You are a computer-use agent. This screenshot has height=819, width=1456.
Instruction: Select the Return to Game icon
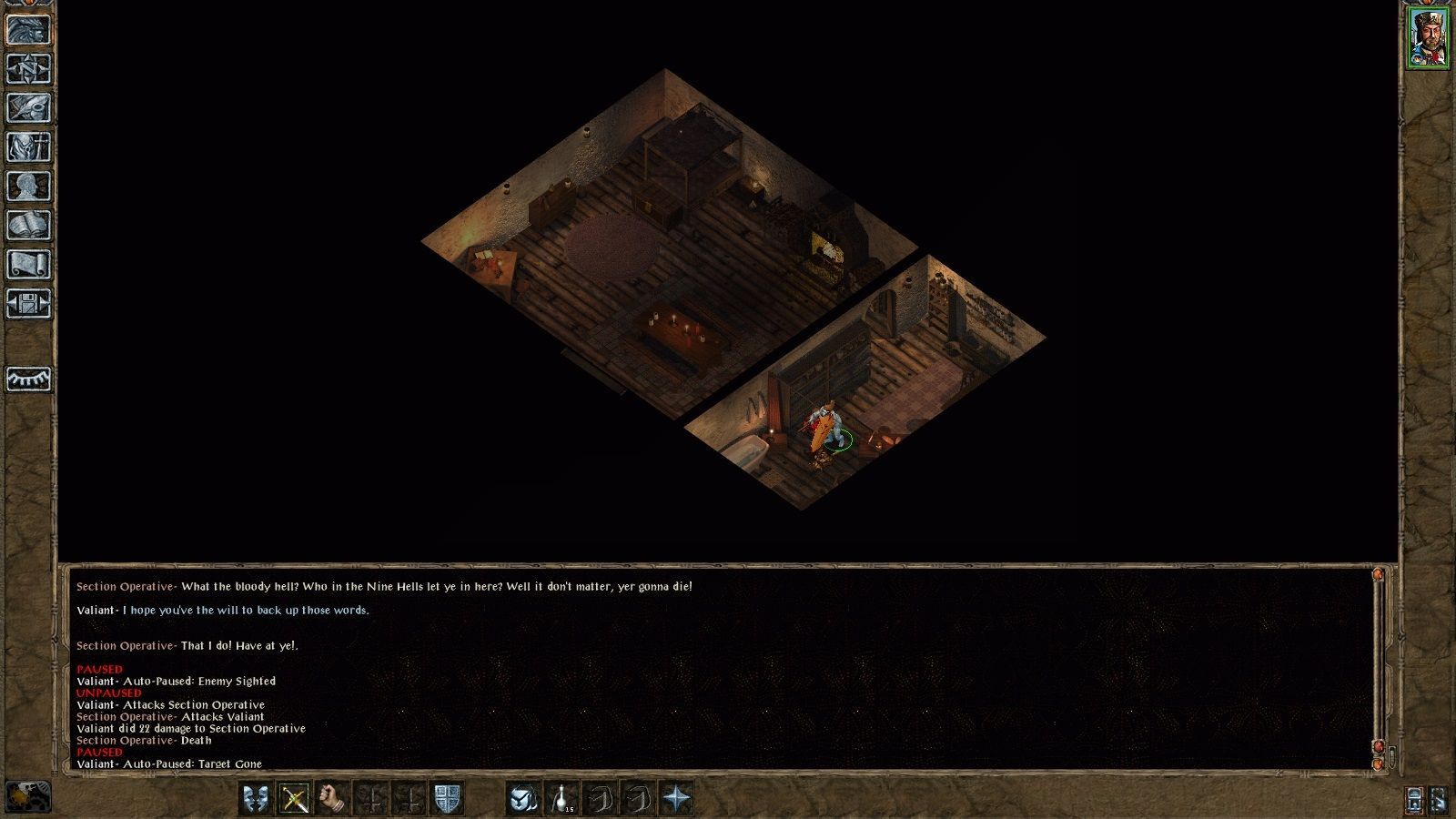[26, 28]
